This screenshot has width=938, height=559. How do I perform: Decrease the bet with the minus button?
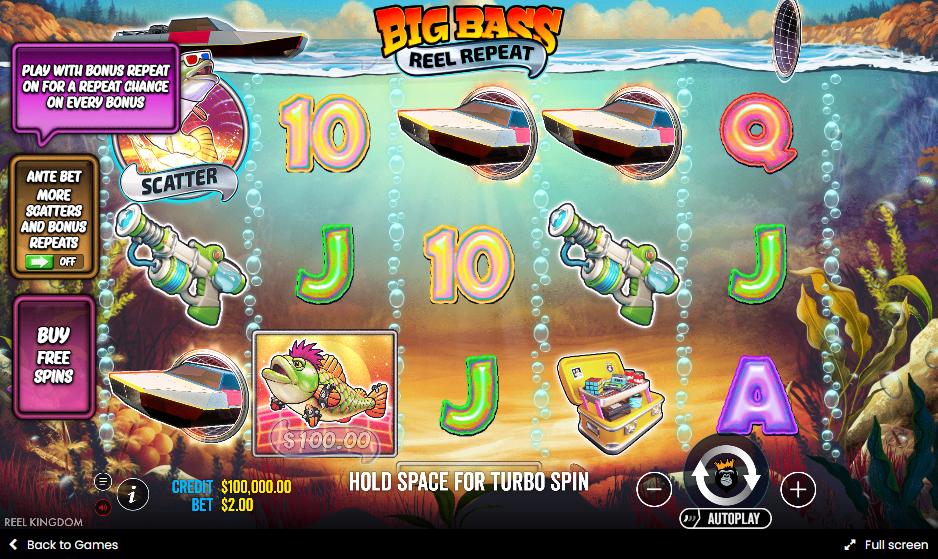[x=654, y=489]
